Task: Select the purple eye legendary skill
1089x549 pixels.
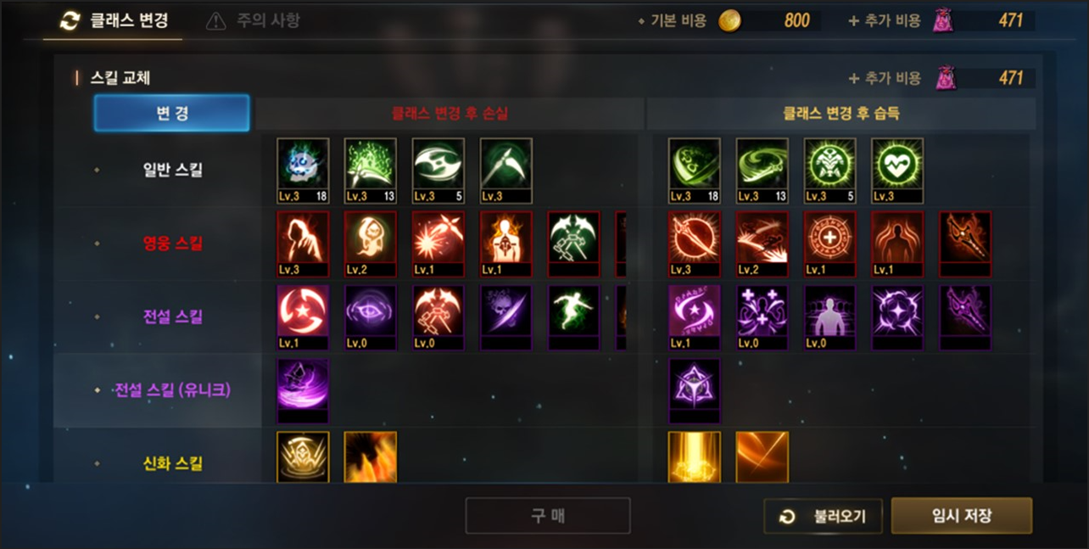Action: click(x=370, y=312)
